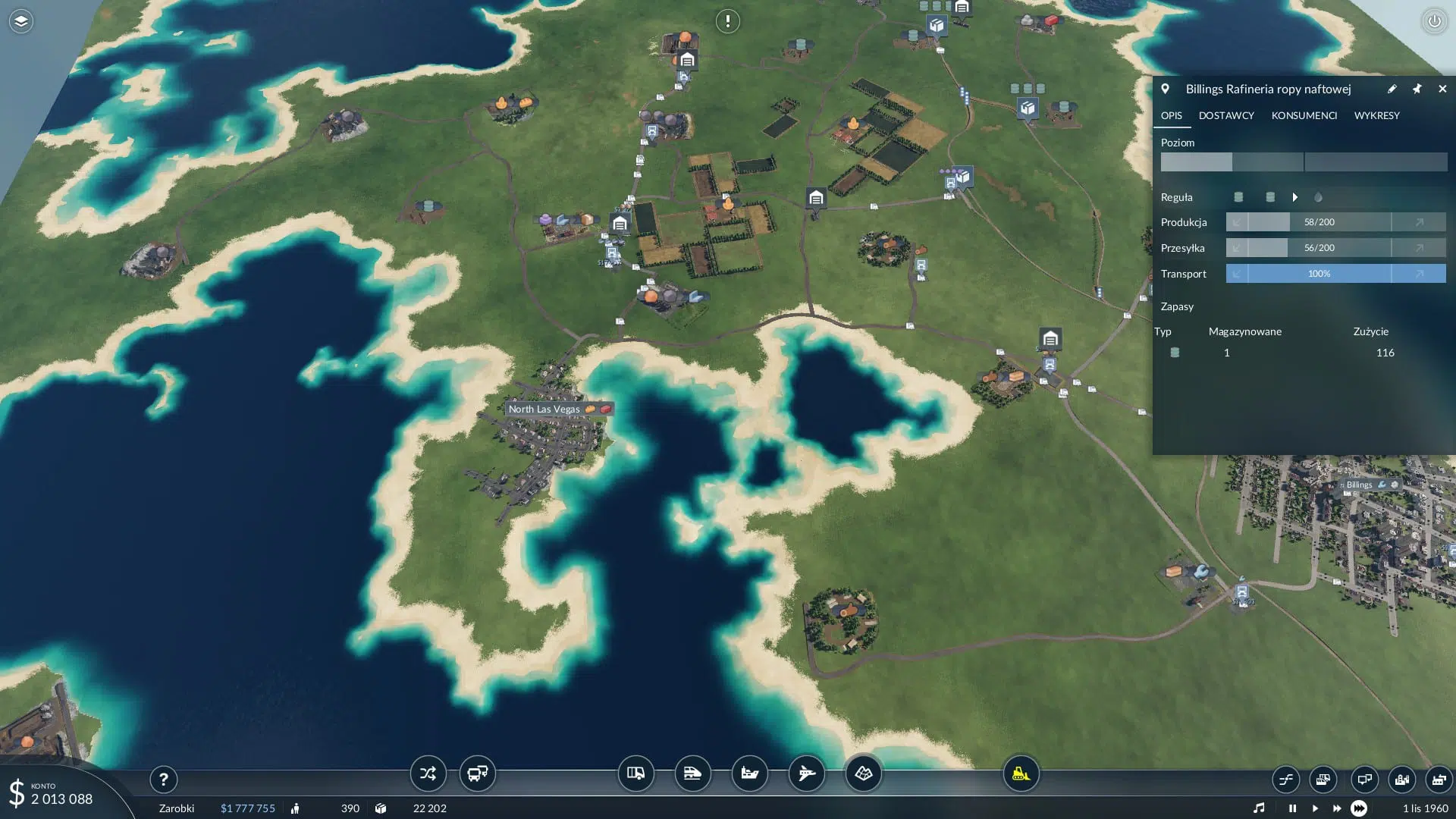
Task: Open the road construction menu
Action: [x=635, y=773]
